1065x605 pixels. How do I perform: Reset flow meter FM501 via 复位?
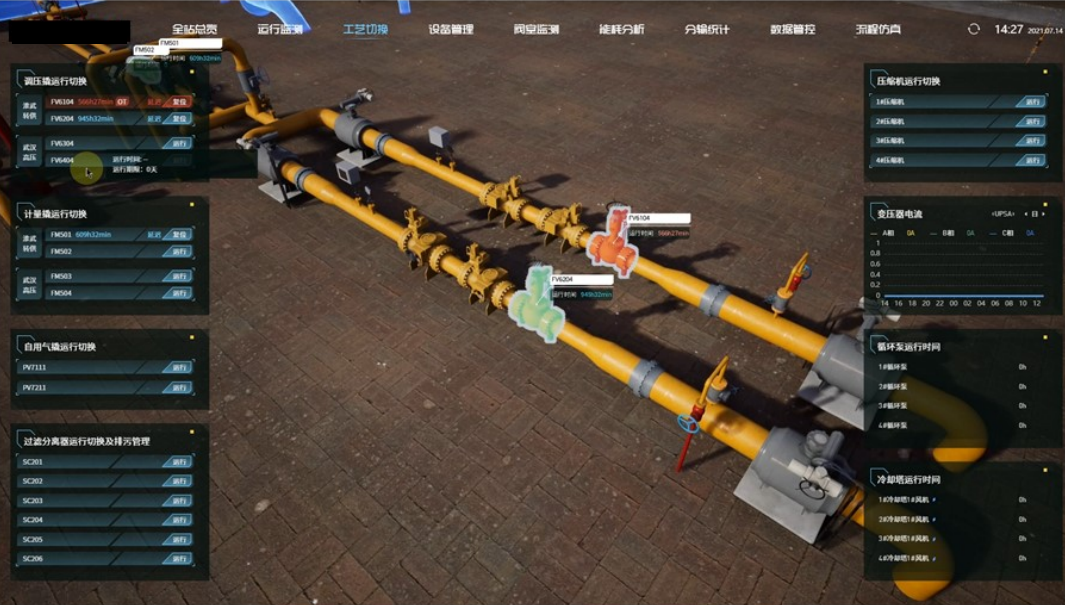point(180,235)
